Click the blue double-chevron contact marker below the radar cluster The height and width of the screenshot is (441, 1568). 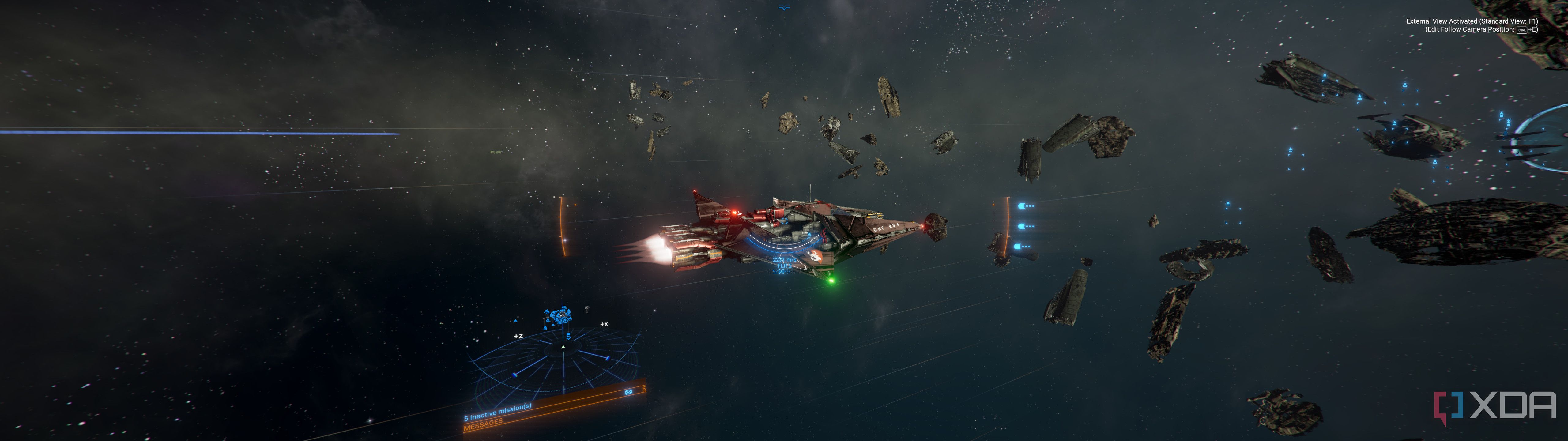[568, 336]
